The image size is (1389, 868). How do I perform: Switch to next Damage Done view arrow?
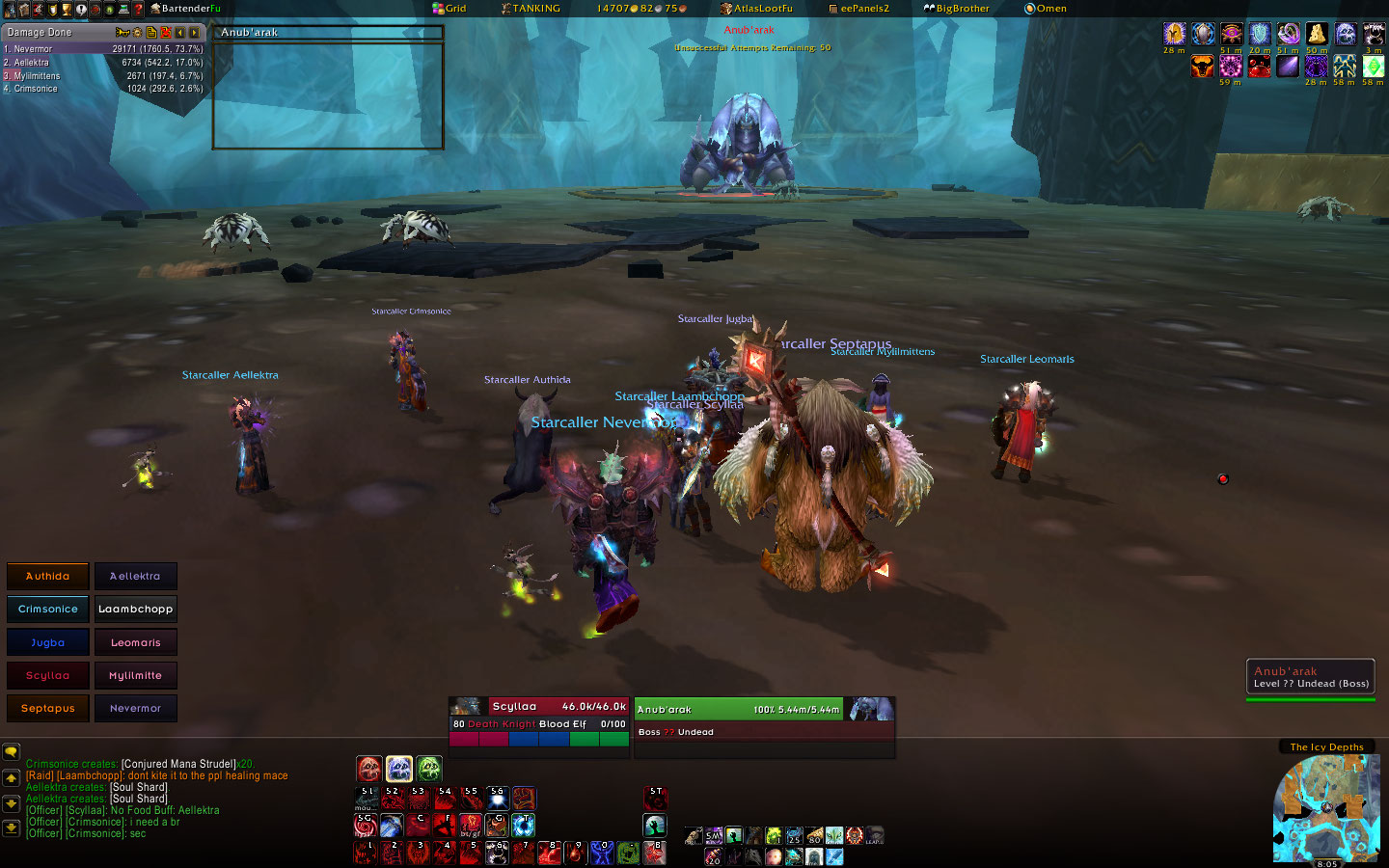(194, 33)
